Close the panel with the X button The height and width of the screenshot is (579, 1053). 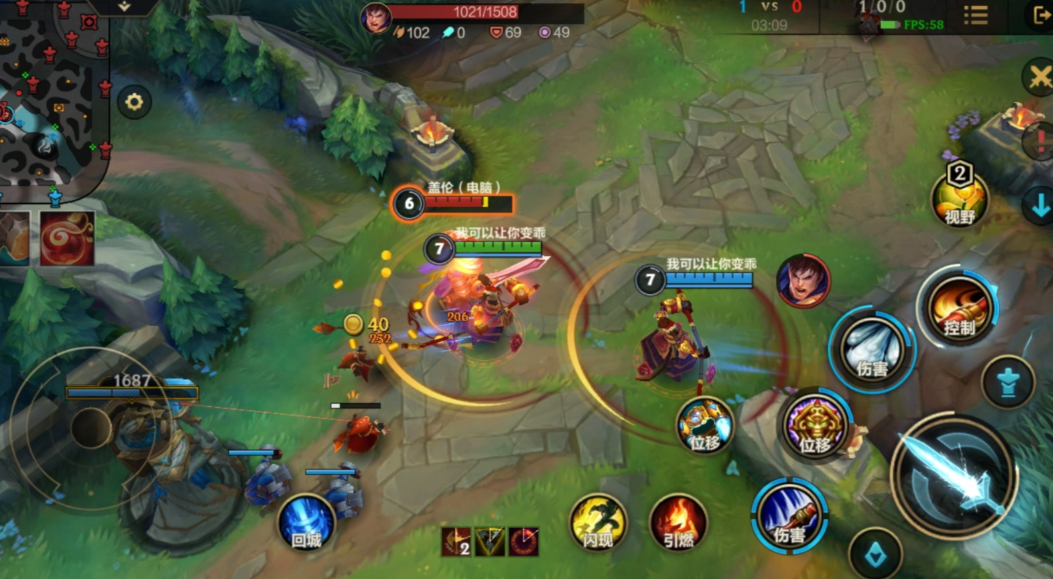coord(1037,77)
